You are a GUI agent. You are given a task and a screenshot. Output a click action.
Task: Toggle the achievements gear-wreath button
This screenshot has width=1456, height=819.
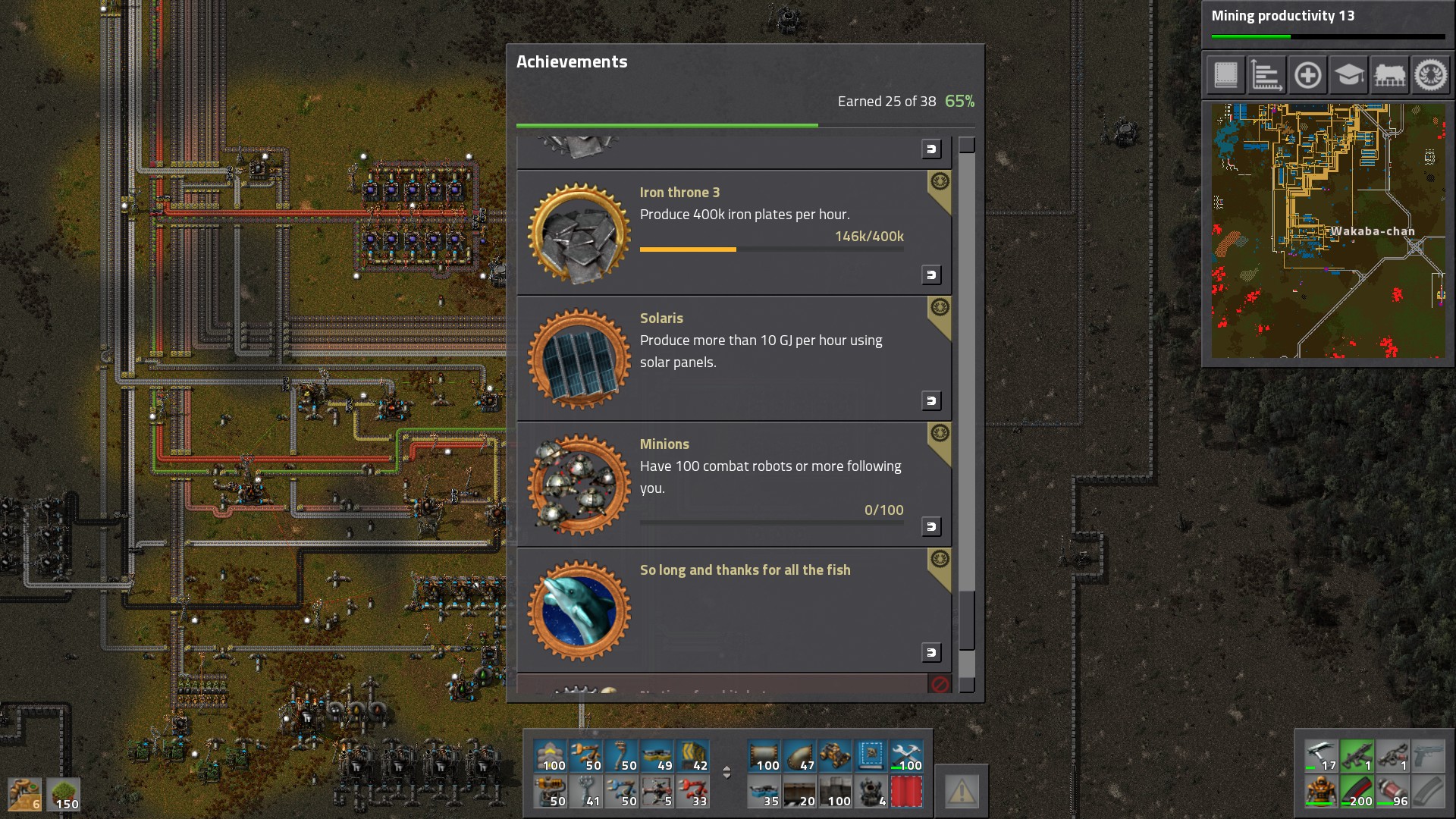click(1430, 75)
